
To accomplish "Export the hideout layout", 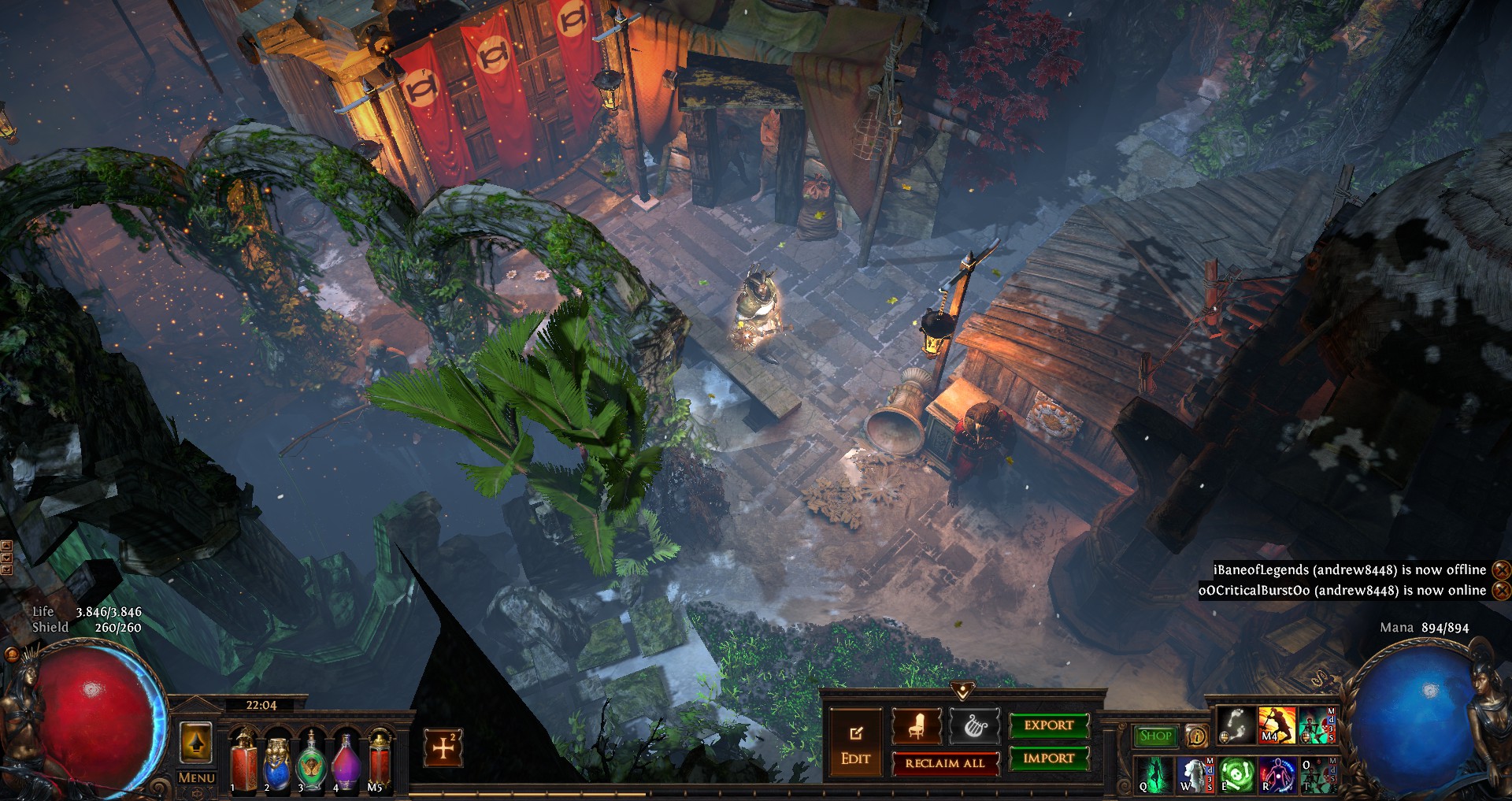I will pos(1049,725).
